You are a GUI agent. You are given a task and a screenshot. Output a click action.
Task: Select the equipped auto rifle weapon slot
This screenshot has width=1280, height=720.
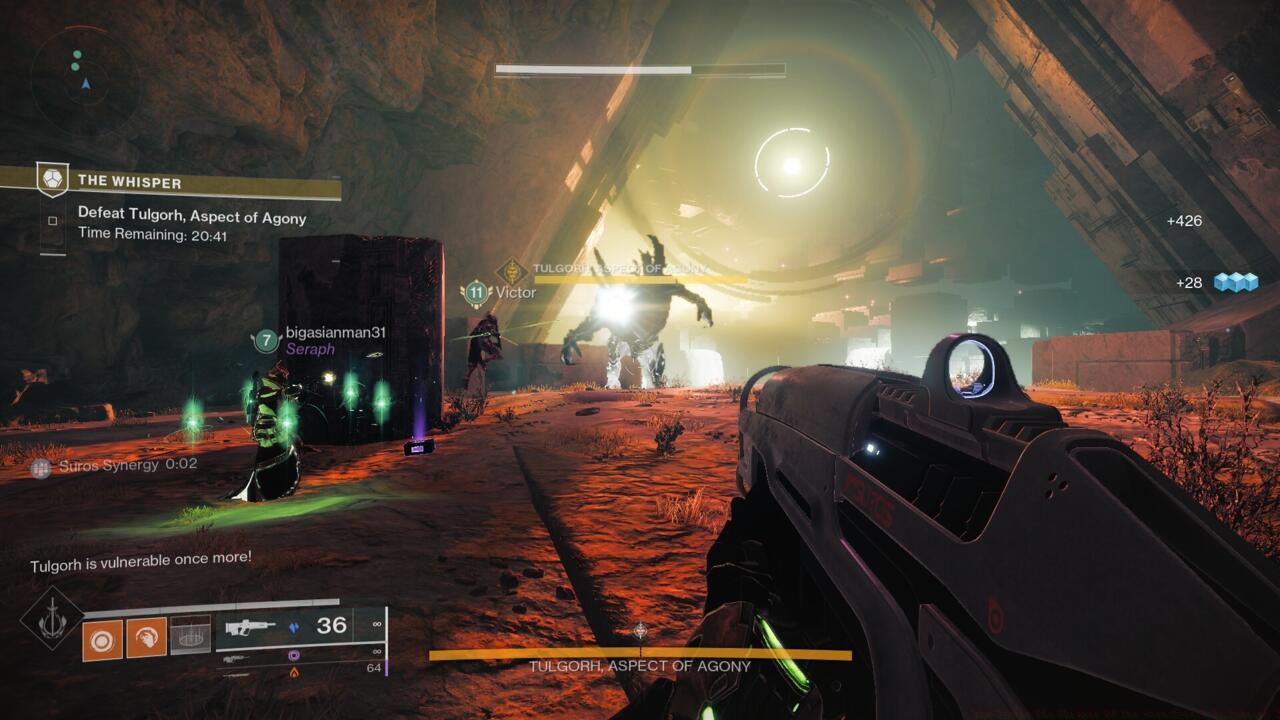[300, 627]
